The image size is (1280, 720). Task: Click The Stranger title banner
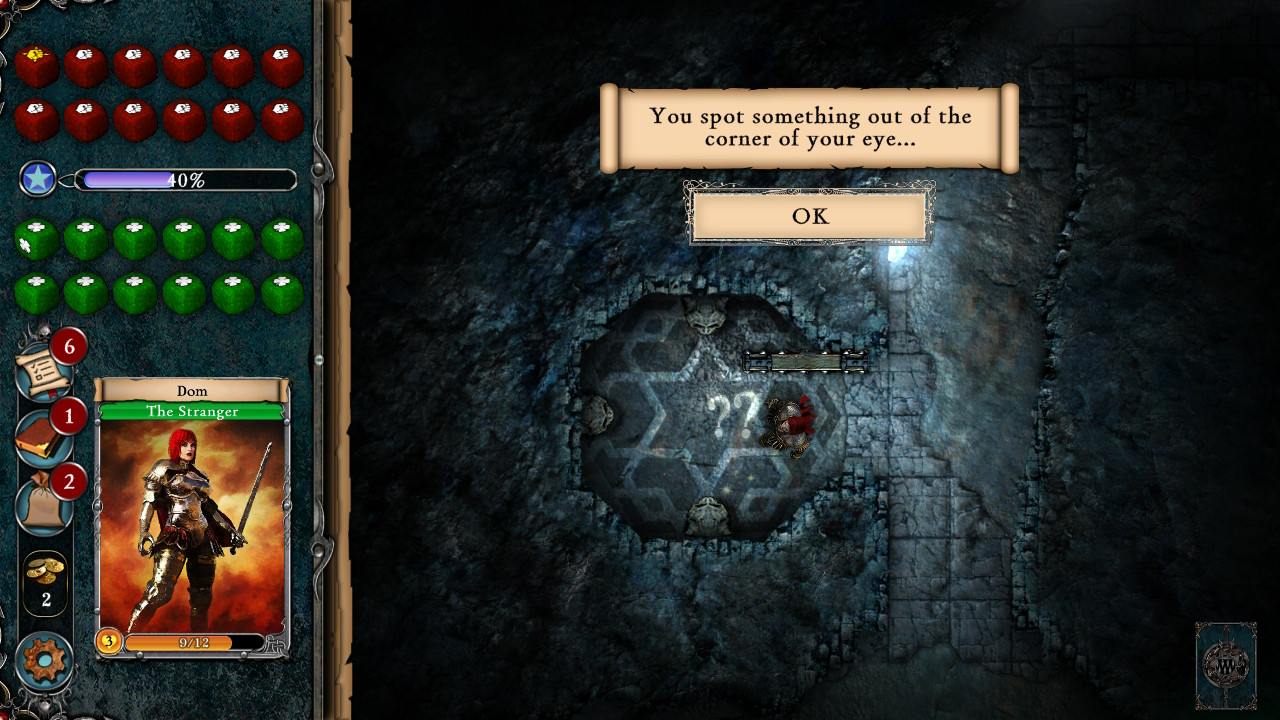[192, 410]
